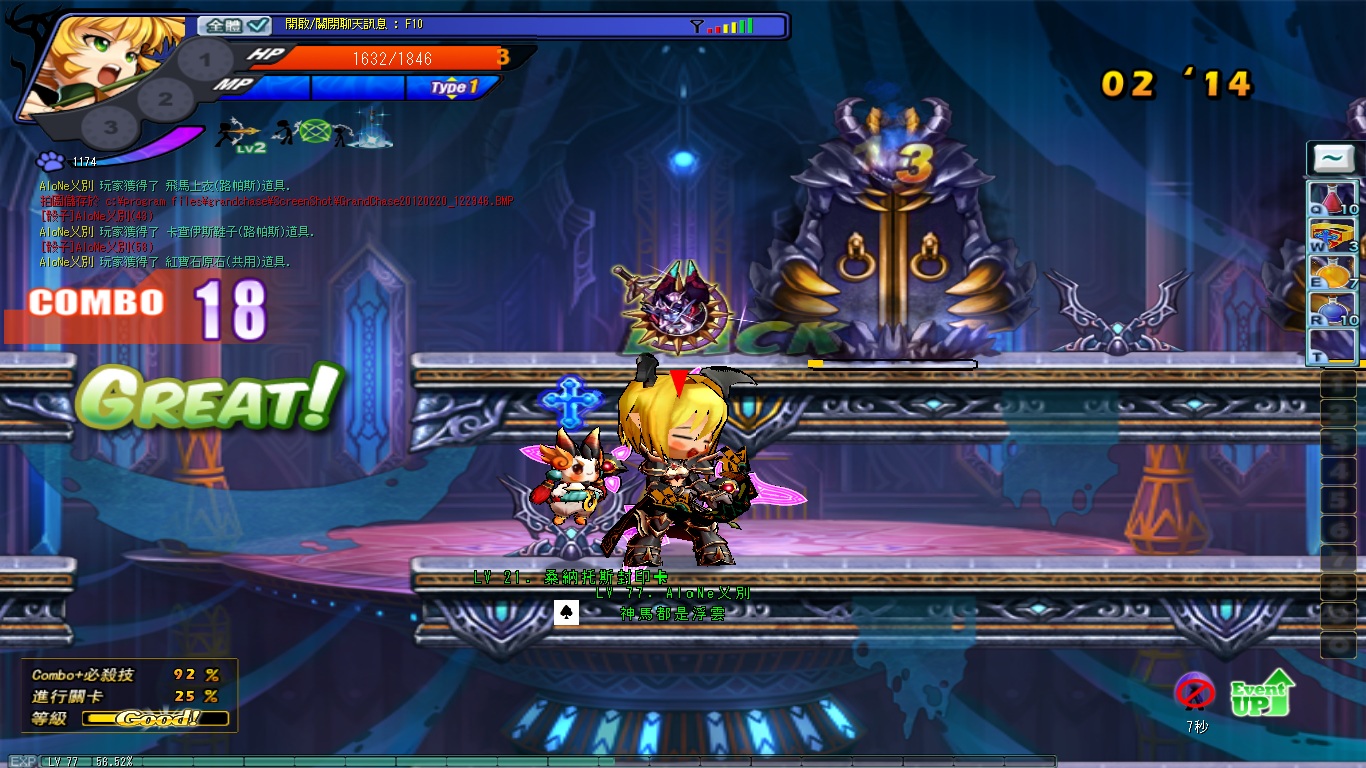This screenshot has width=1366, height=768.
Task: Click the blue paw pet gauge icon
Action: coord(50,161)
